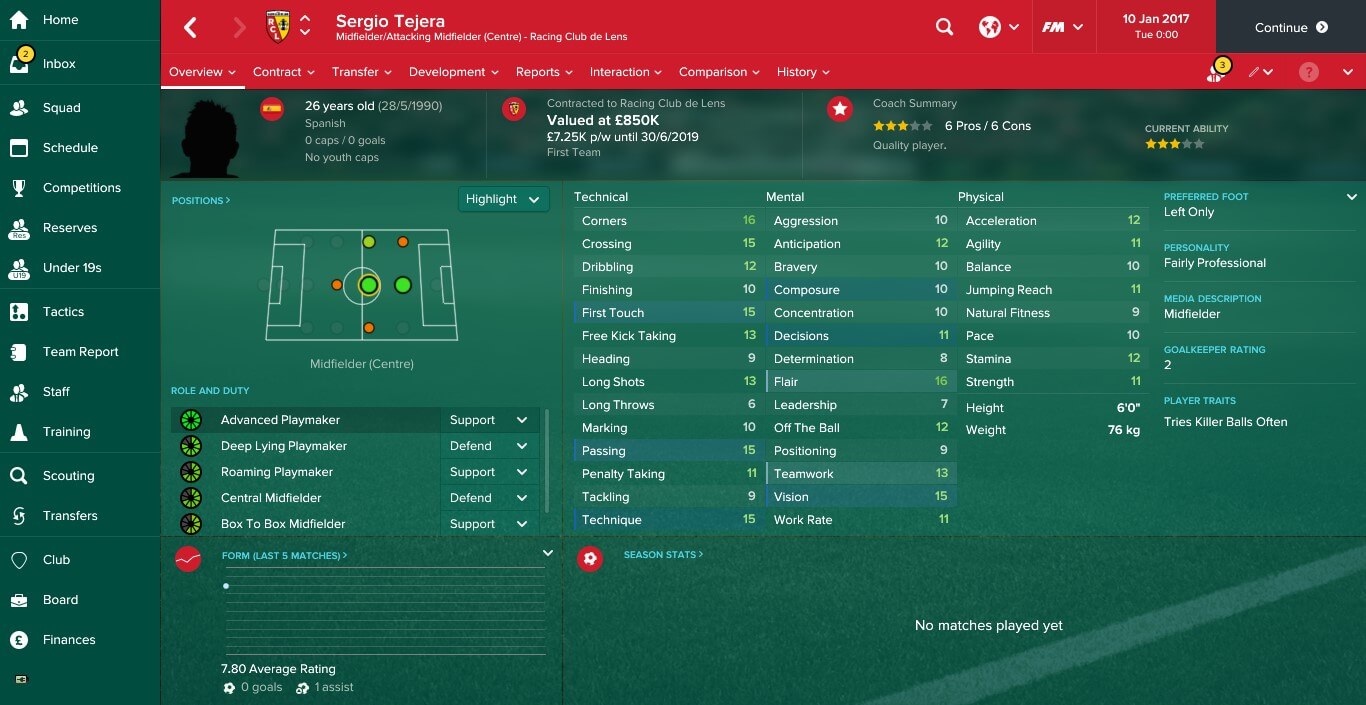Click the Continue button
1366x705 pixels.
tap(1290, 28)
